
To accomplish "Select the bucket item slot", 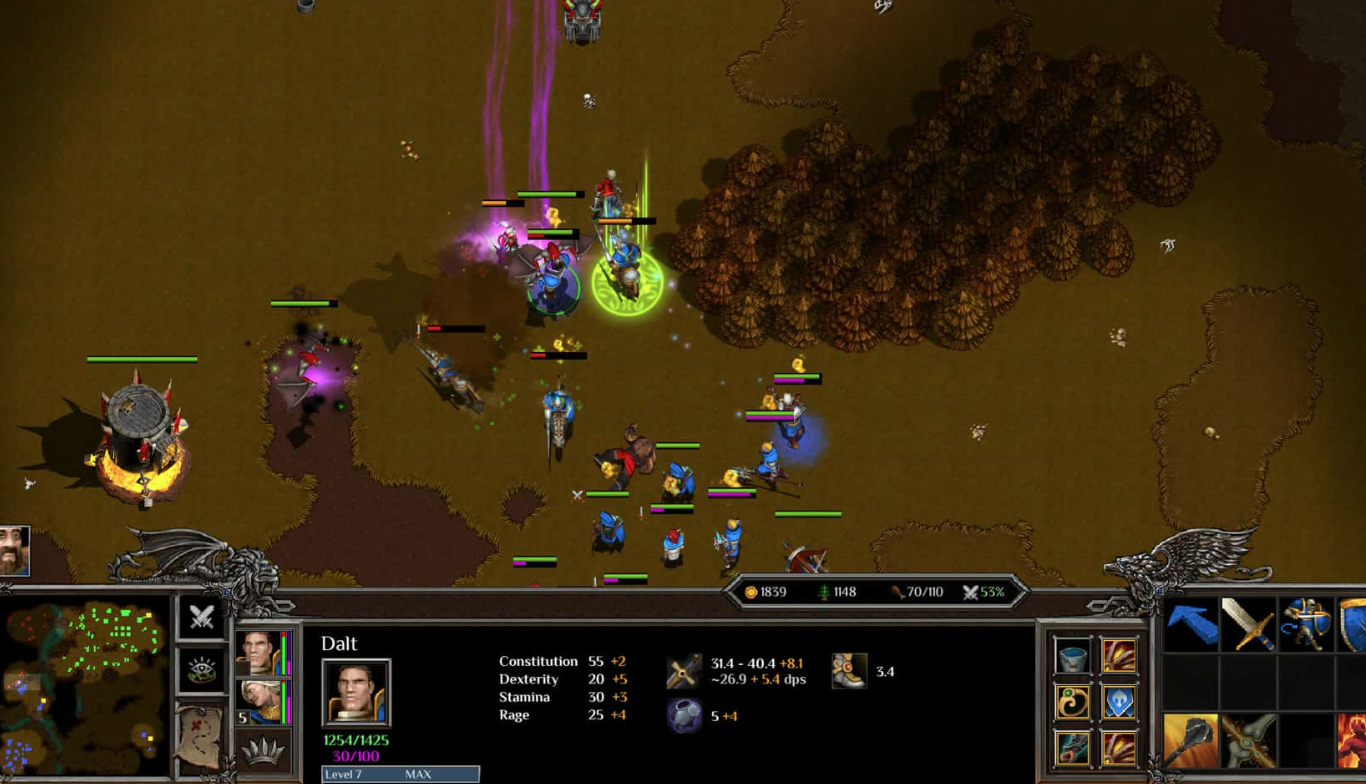I will [1072, 656].
